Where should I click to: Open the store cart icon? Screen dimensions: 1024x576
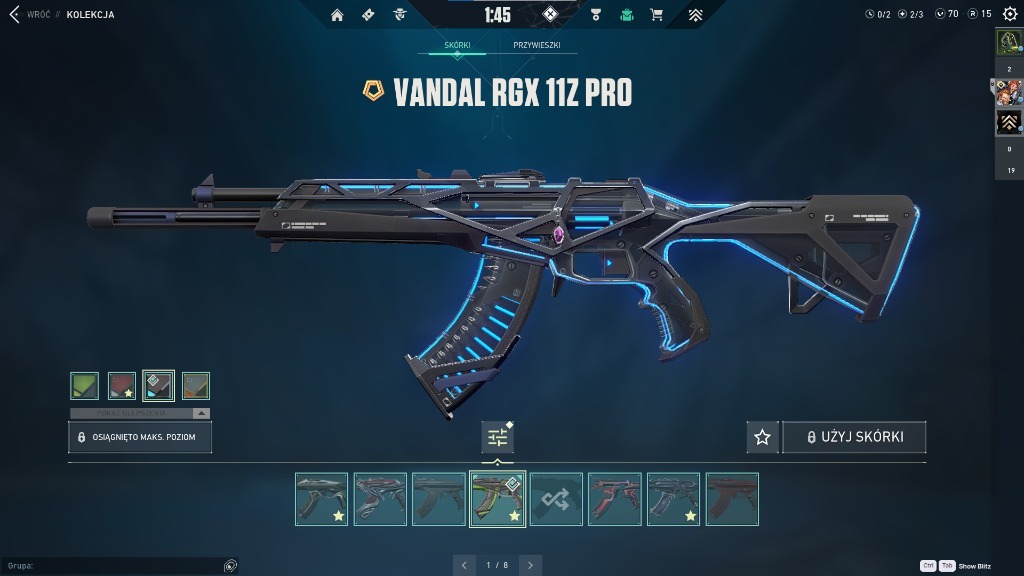[x=656, y=15]
